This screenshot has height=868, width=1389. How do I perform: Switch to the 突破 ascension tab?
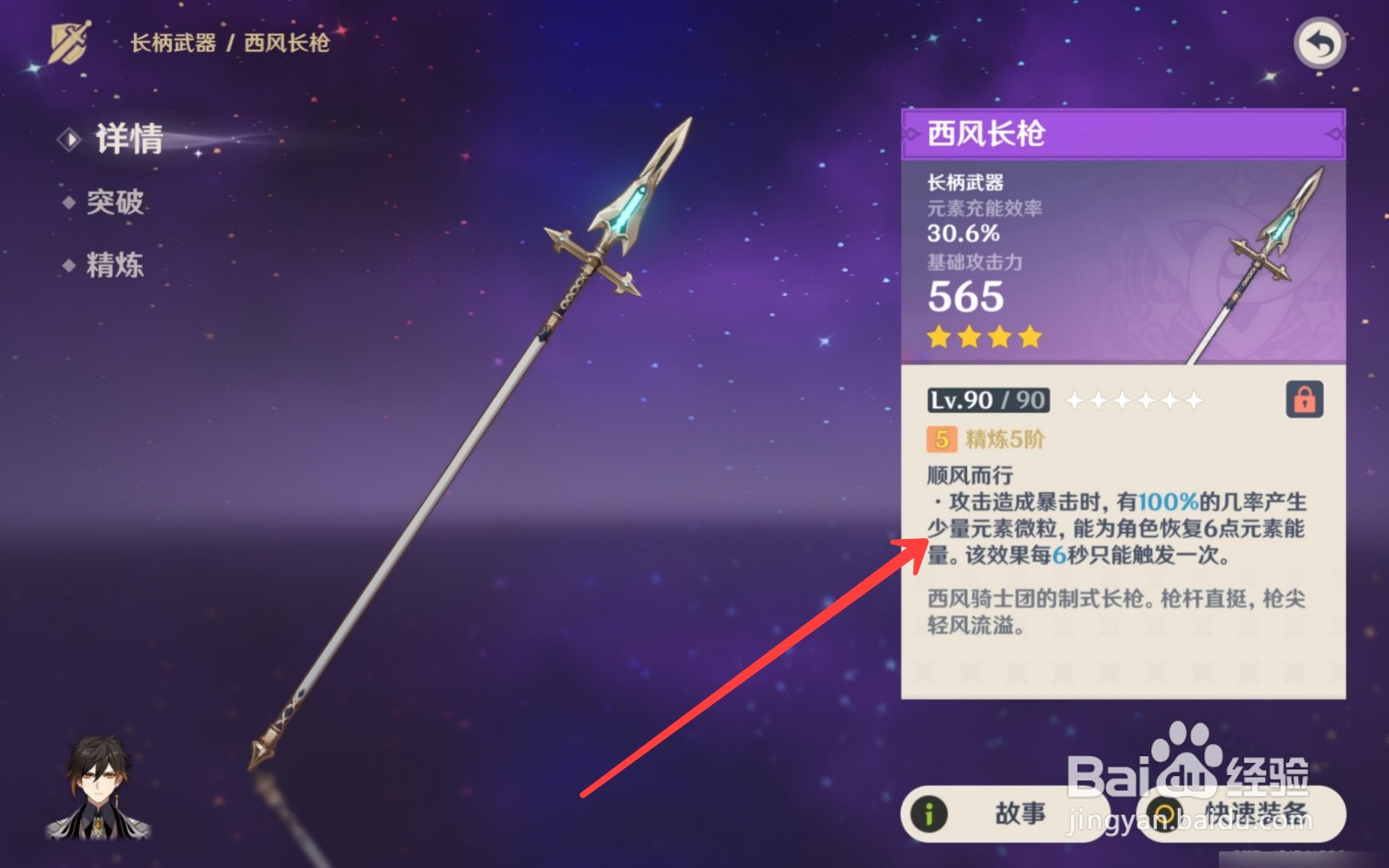[115, 202]
